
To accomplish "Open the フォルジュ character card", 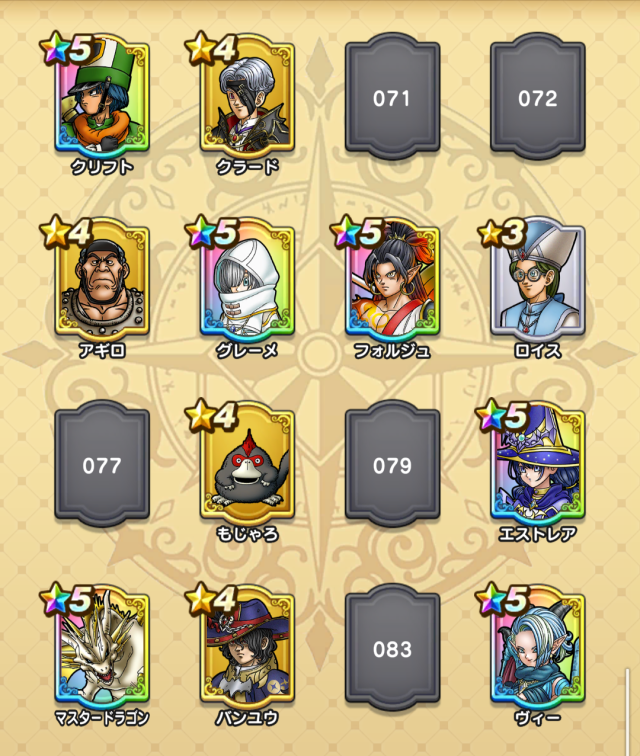I will pos(392,280).
